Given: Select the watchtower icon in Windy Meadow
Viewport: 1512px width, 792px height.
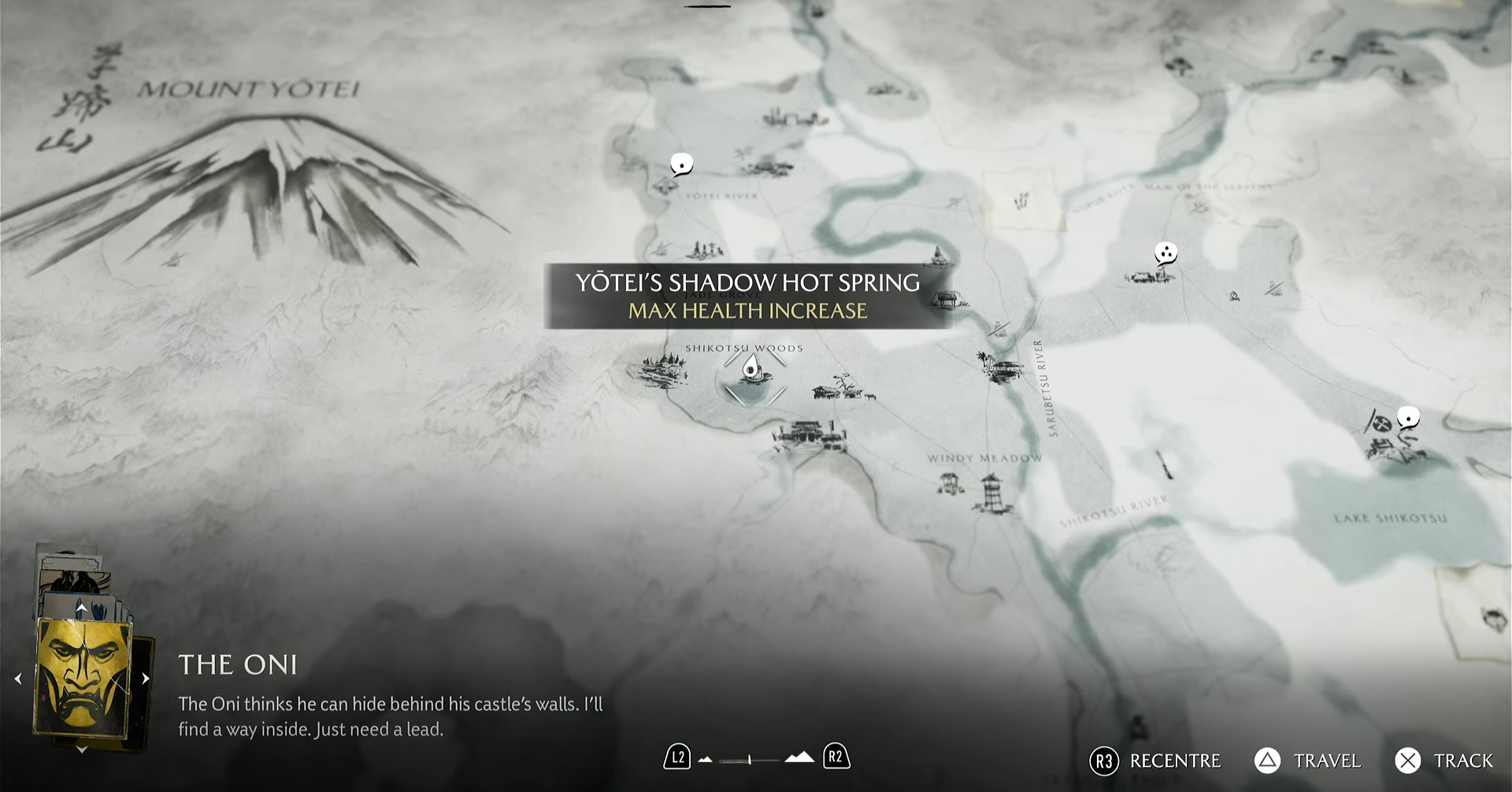Looking at the screenshot, I should (x=991, y=493).
